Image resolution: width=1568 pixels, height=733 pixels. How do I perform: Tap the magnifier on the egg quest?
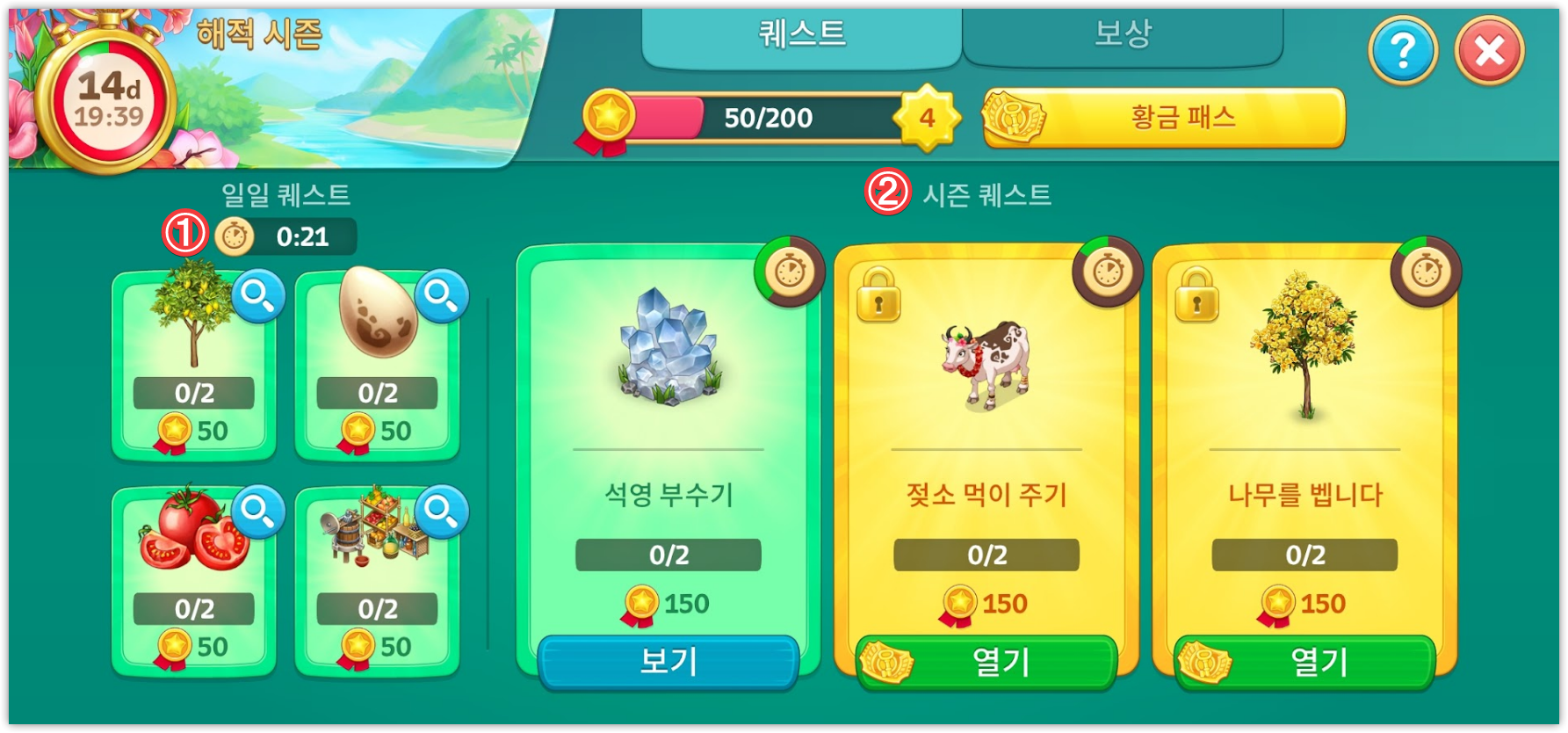pos(441,296)
